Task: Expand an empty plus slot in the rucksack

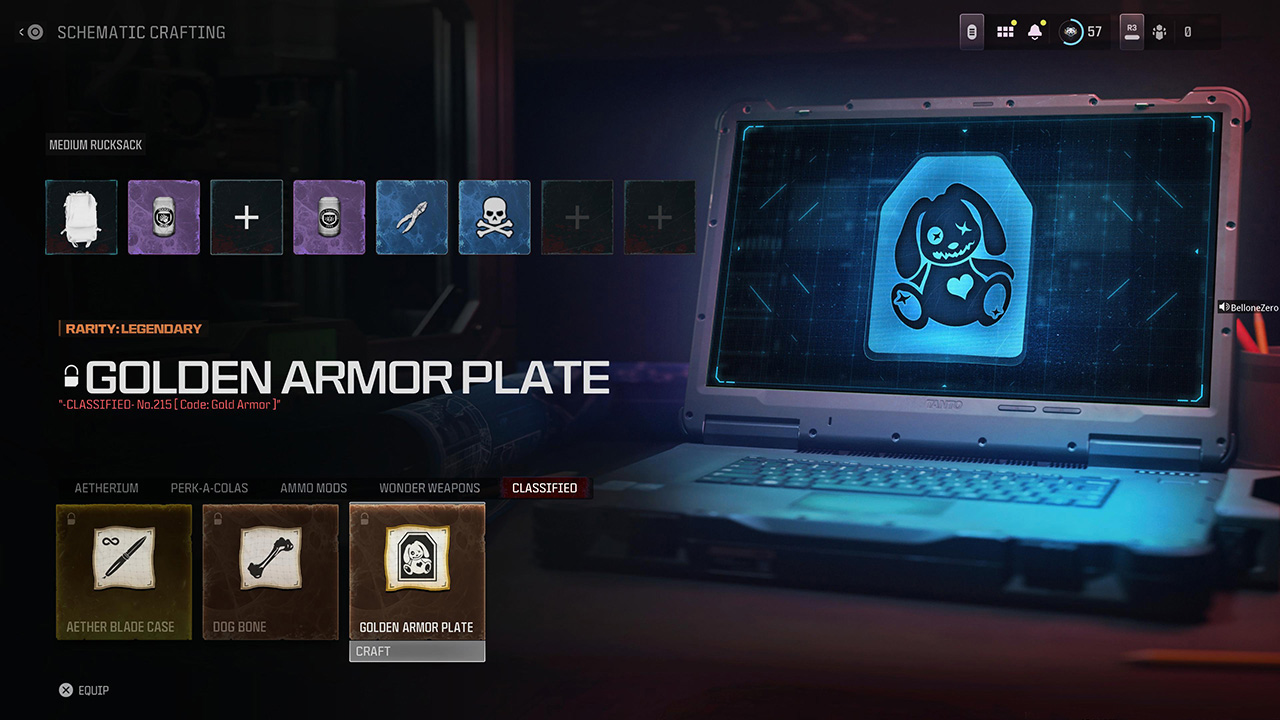Action: point(246,217)
